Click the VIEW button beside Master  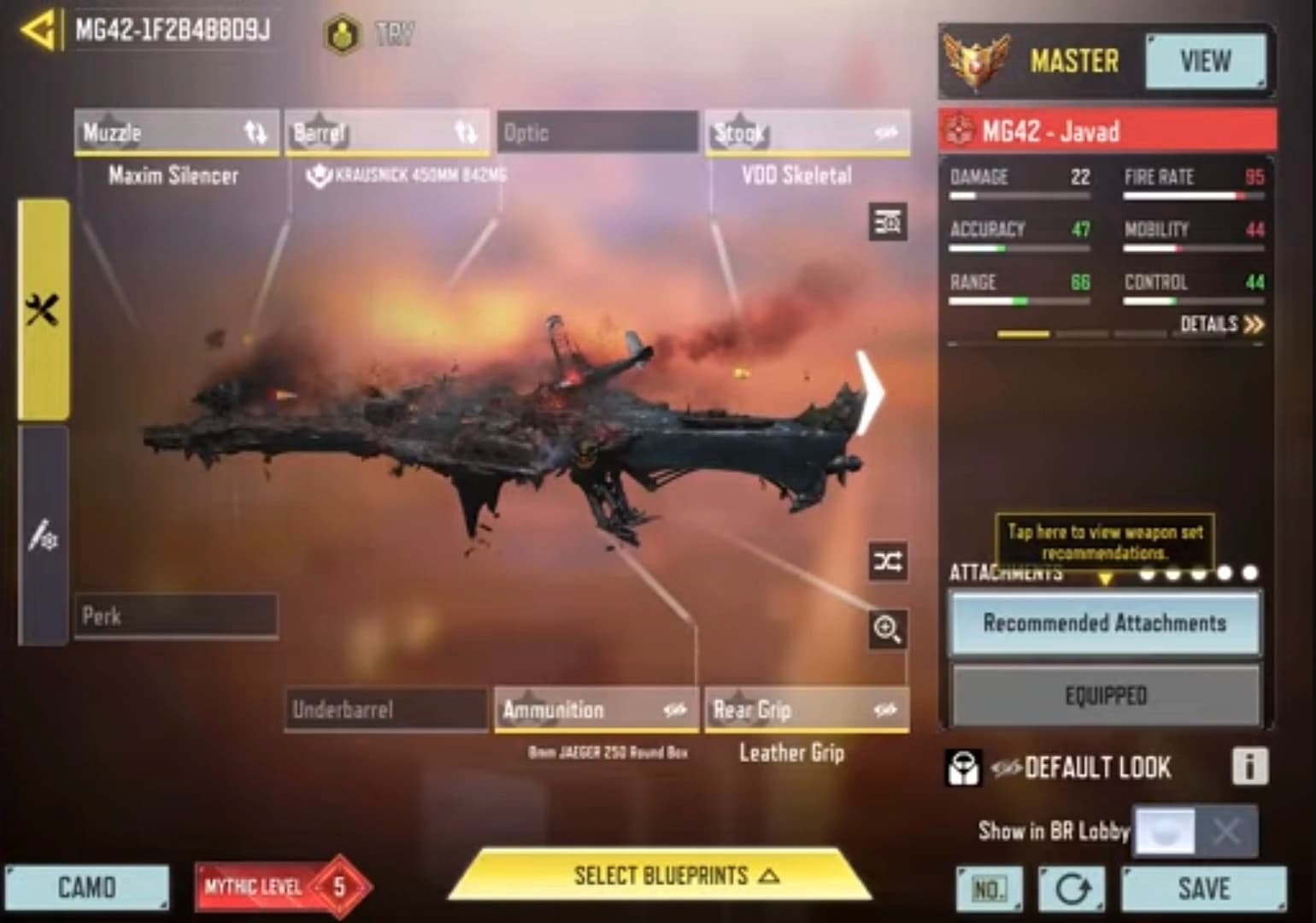1205,62
